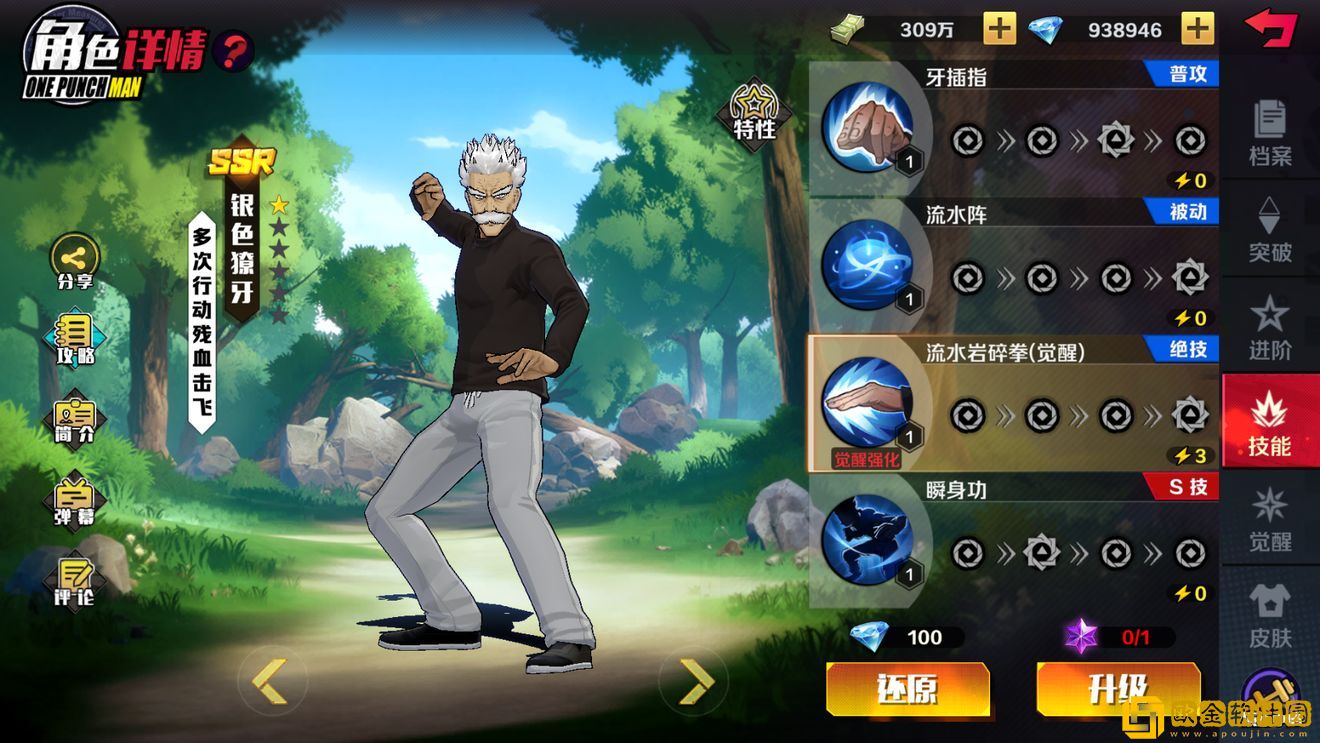1320x743 pixels.
Task: Tap the 分享 share icon
Action: pyautogui.click(x=74, y=261)
